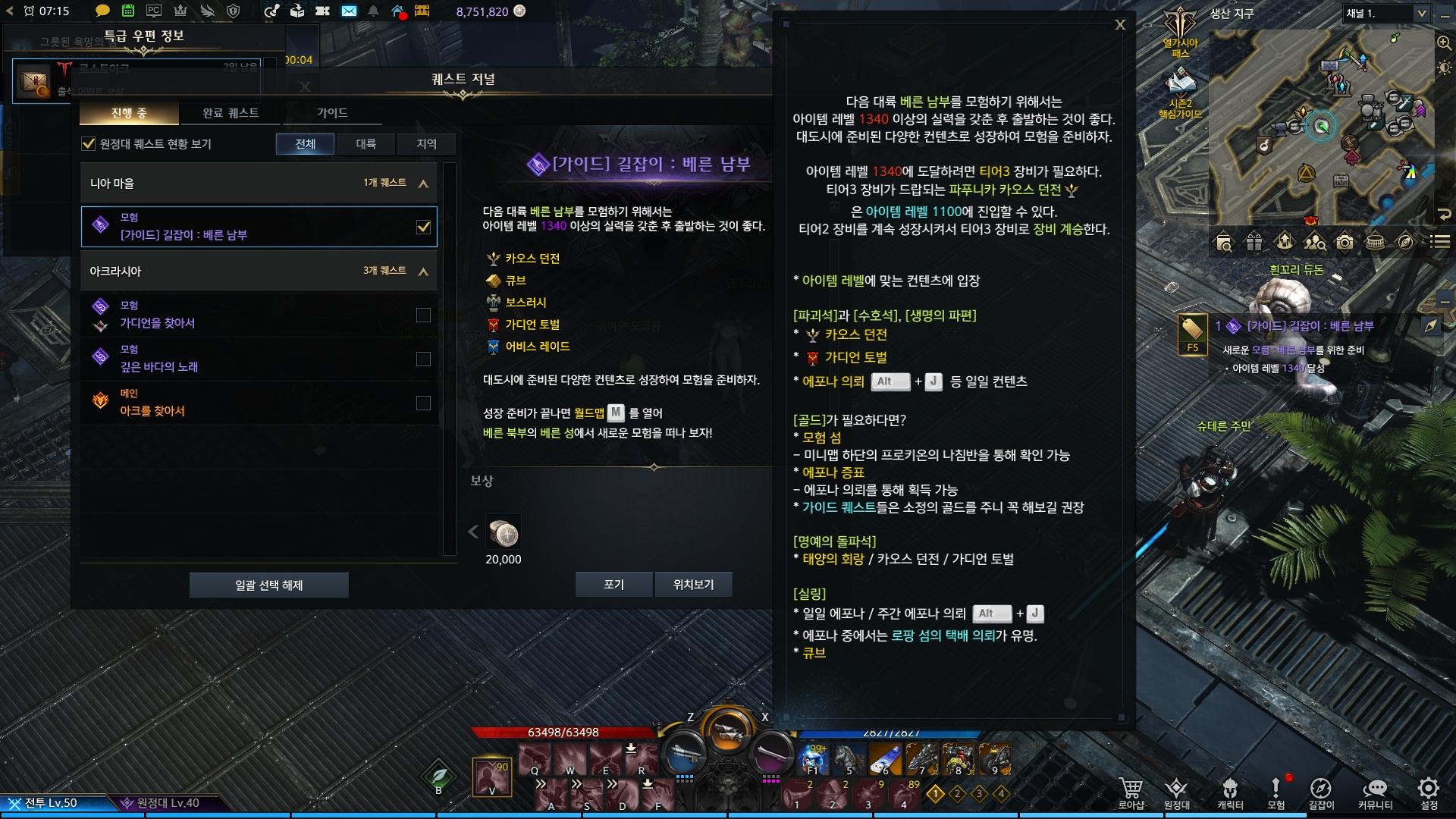Open the 가이드 tab in quest journal
This screenshot has width=1456, height=819.
332,113
